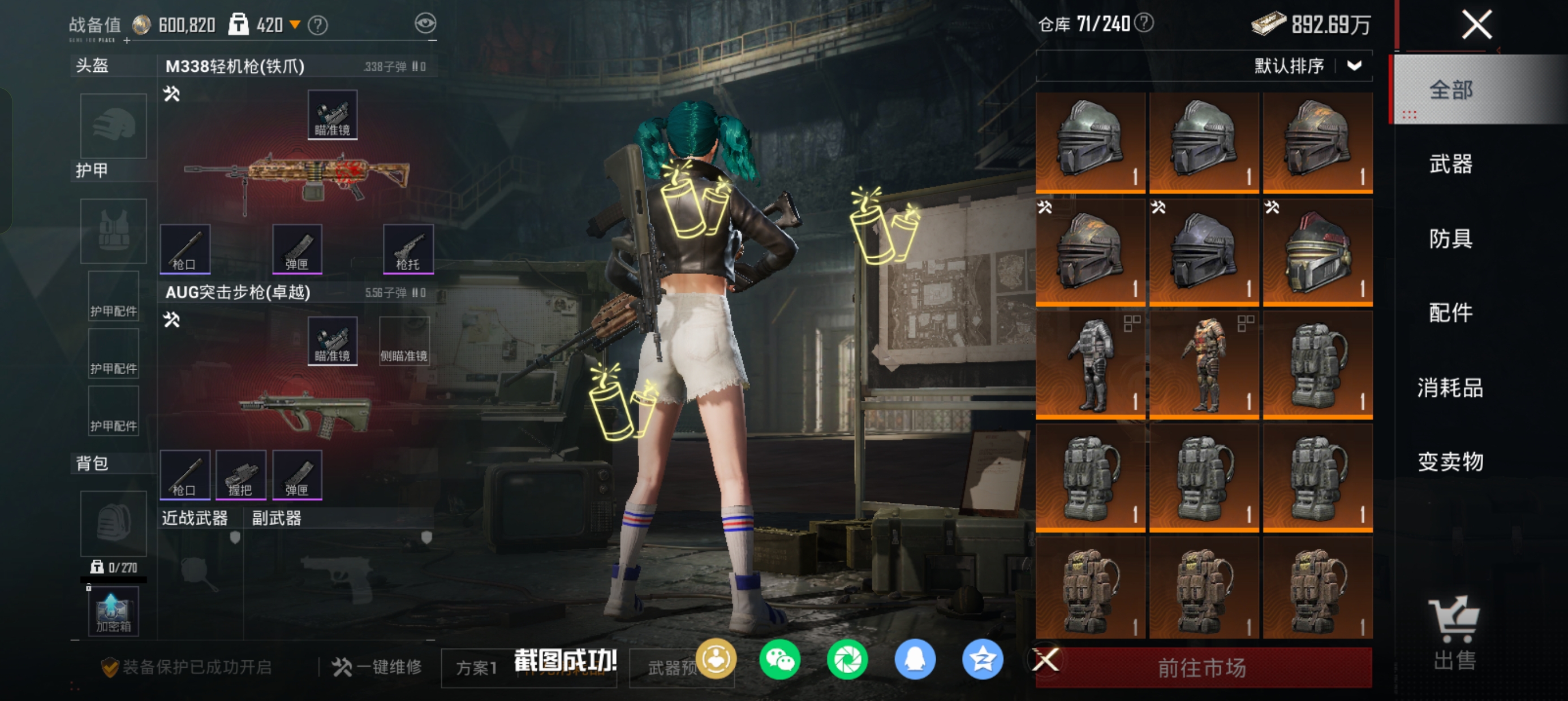Switch to the 武器 weapons tab

tap(1450, 165)
